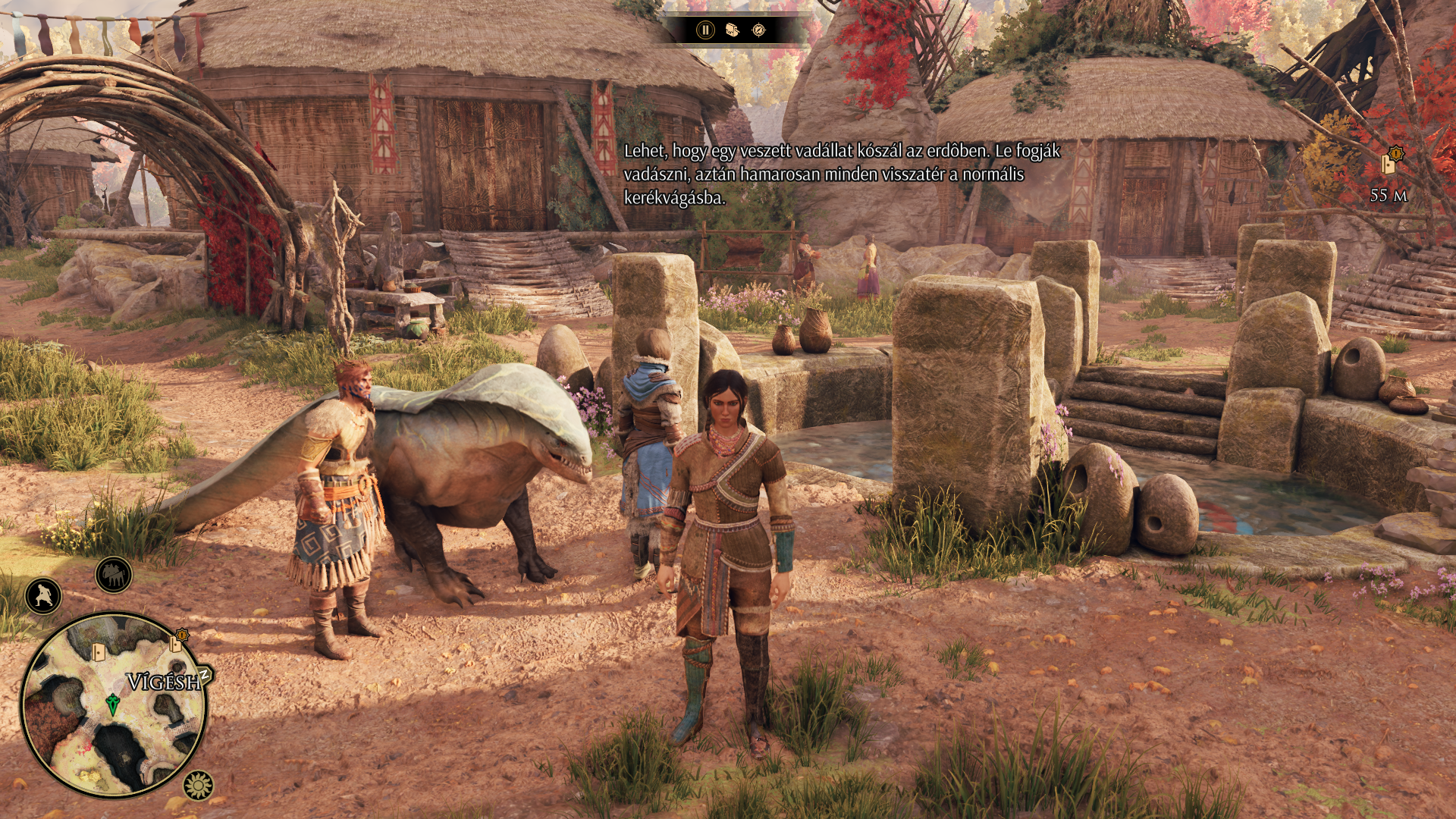Click the green player marker on the minimap
1456x819 pixels.
tap(113, 704)
